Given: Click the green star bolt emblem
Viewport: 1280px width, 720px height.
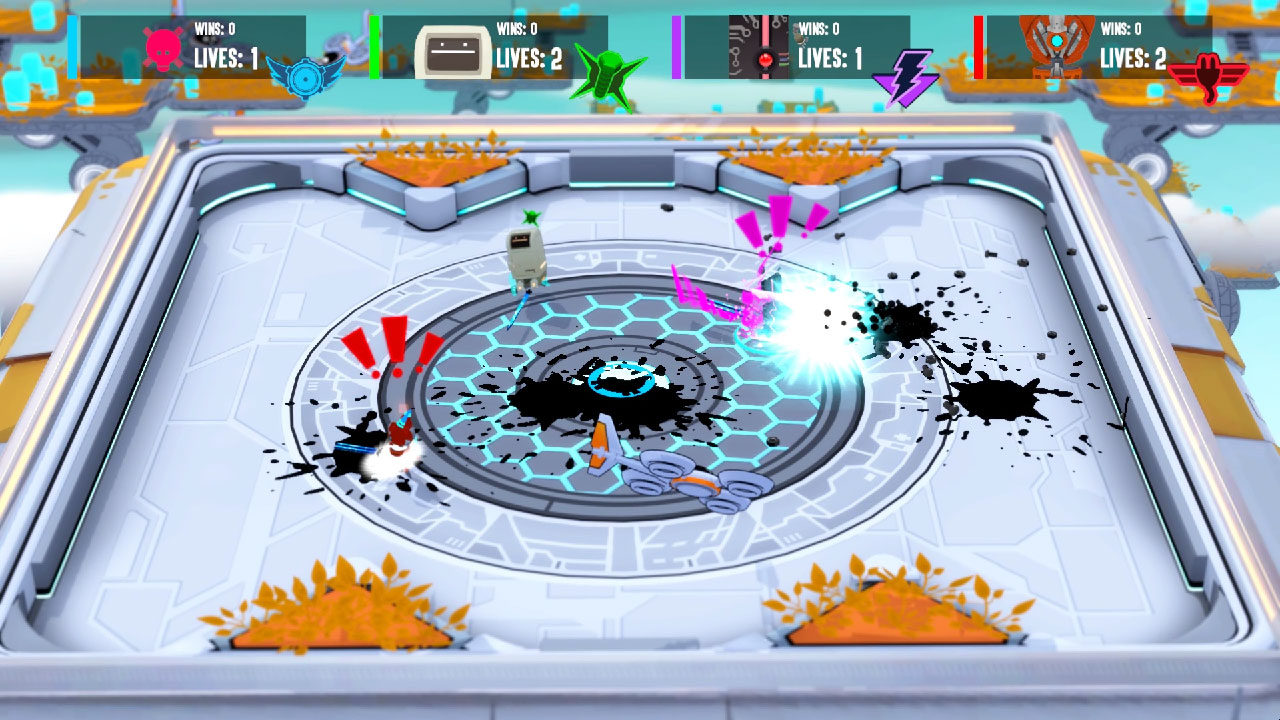Looking at the screenshot, I should click(x=608, y=74).
